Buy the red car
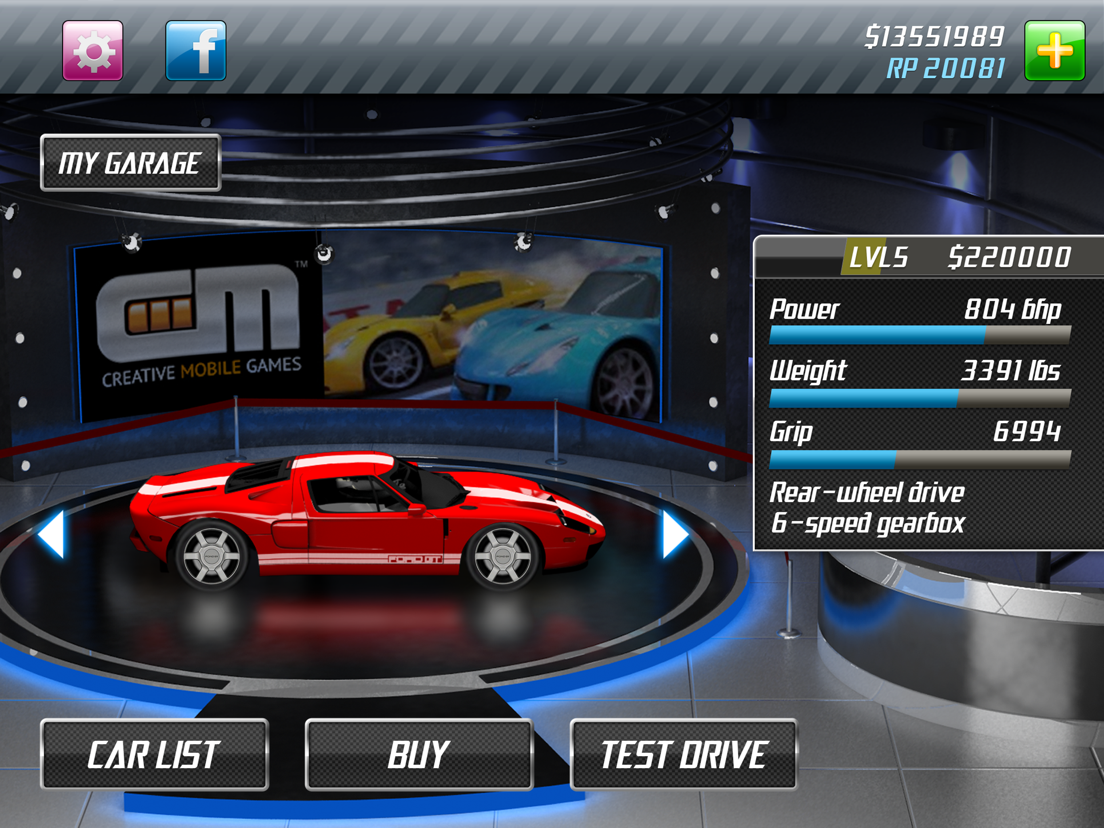Screen dimensions: 1104x828 click(419, 755)
